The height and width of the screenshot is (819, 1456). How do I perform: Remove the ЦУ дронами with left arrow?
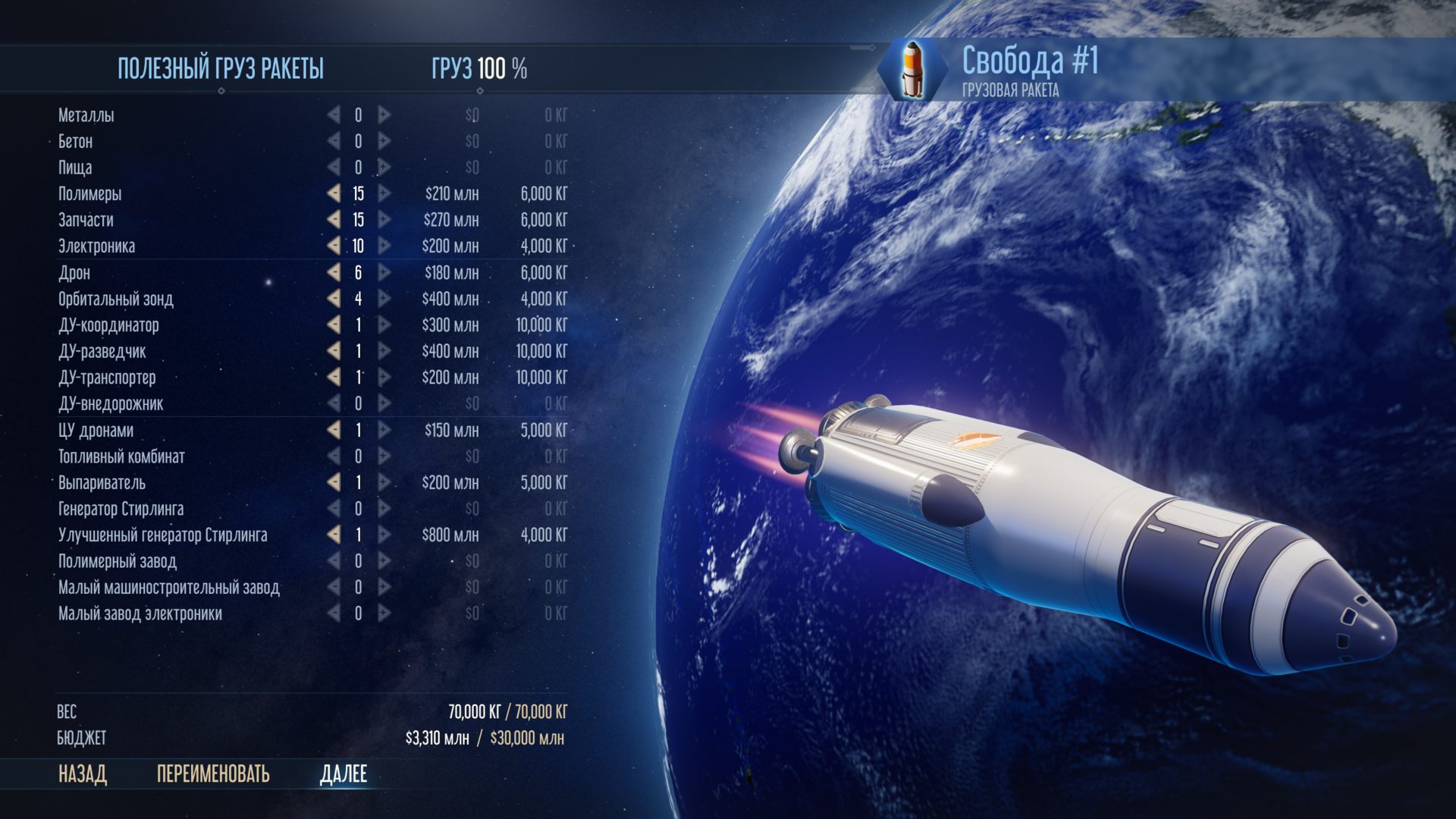pyautogui.click(x=334, y=430)
